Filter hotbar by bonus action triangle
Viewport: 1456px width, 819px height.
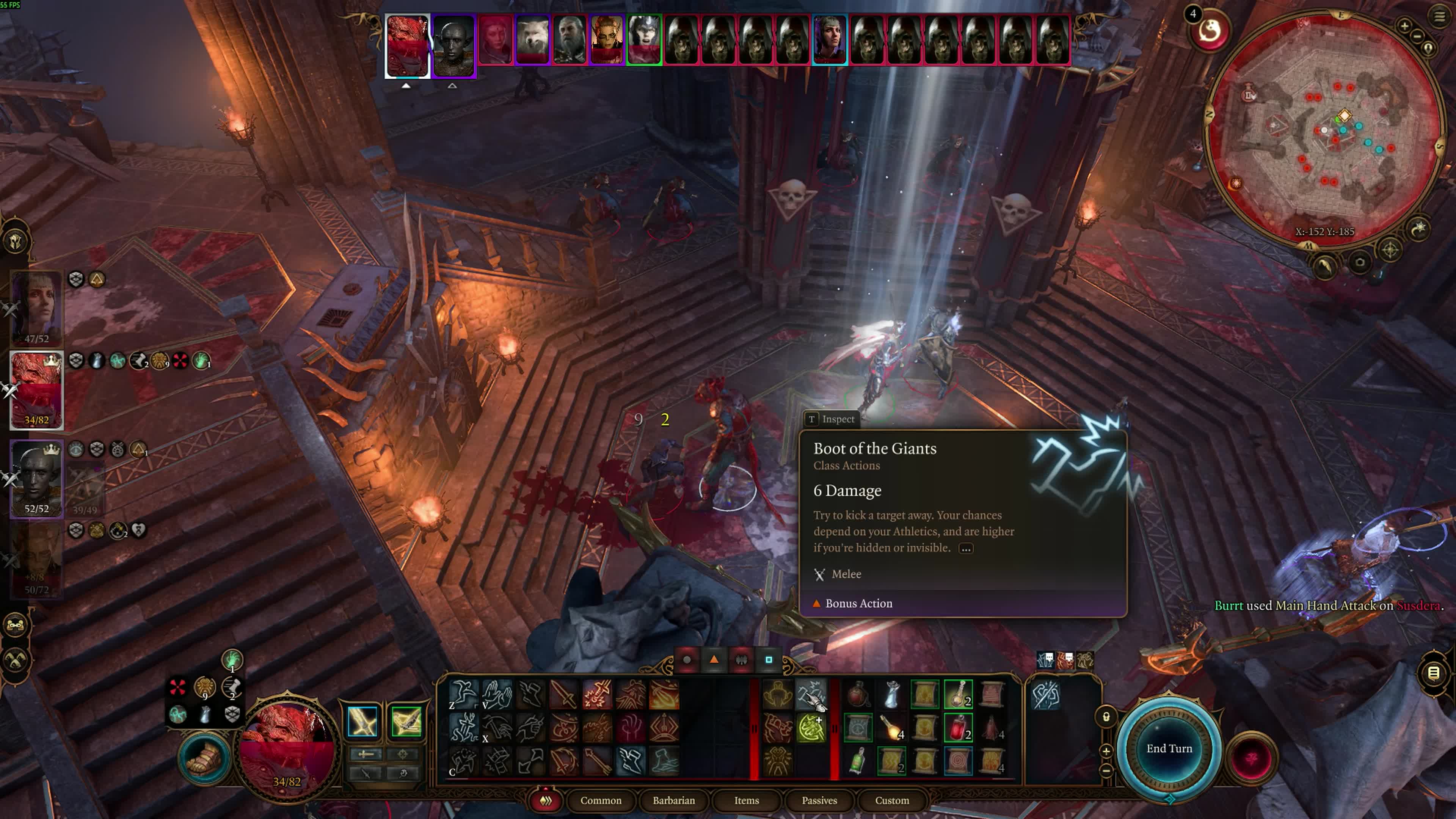click(714, 660)
